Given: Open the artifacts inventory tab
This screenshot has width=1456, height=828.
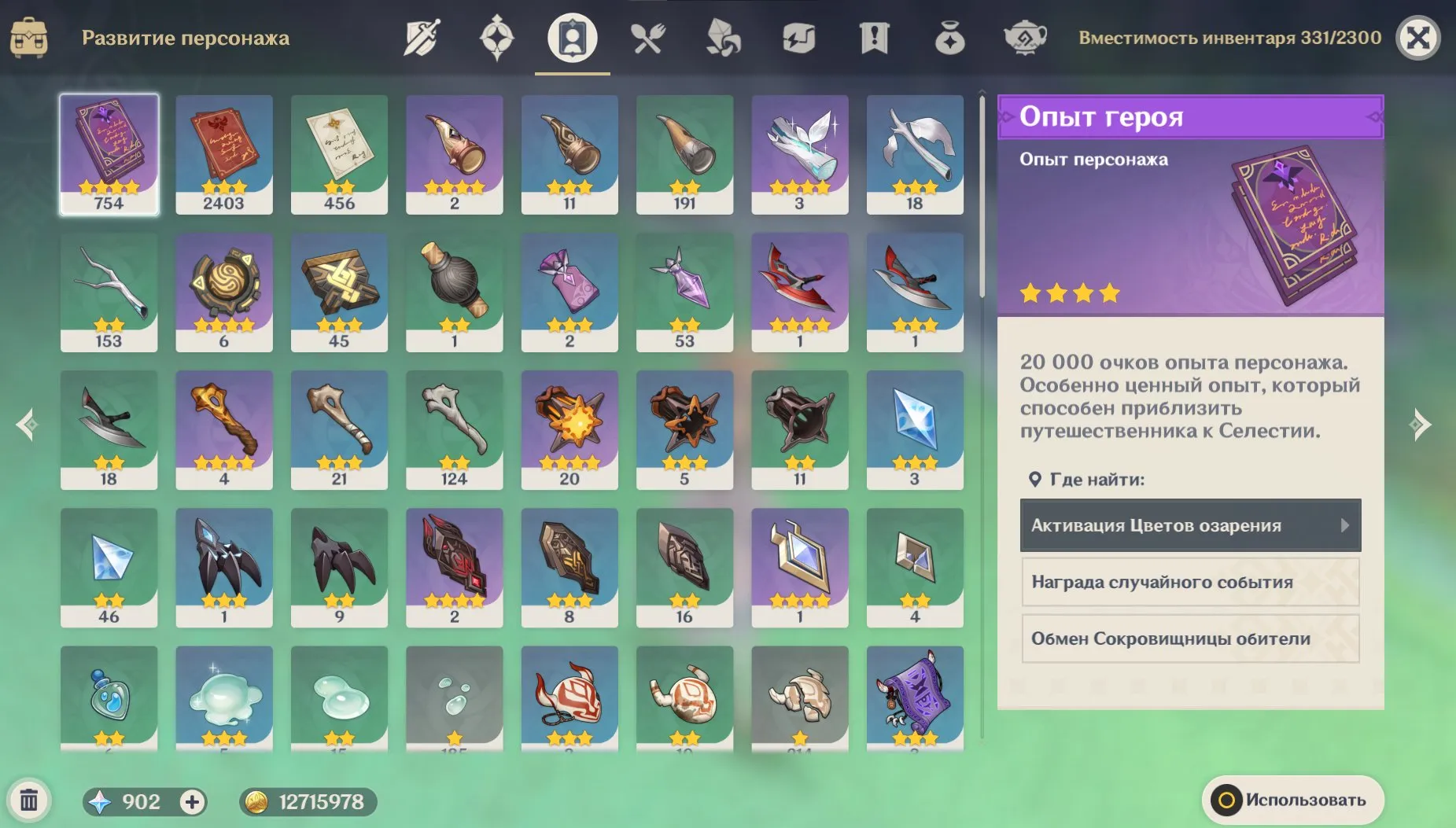Looking at the screenshot, I should tap(497, 38).
